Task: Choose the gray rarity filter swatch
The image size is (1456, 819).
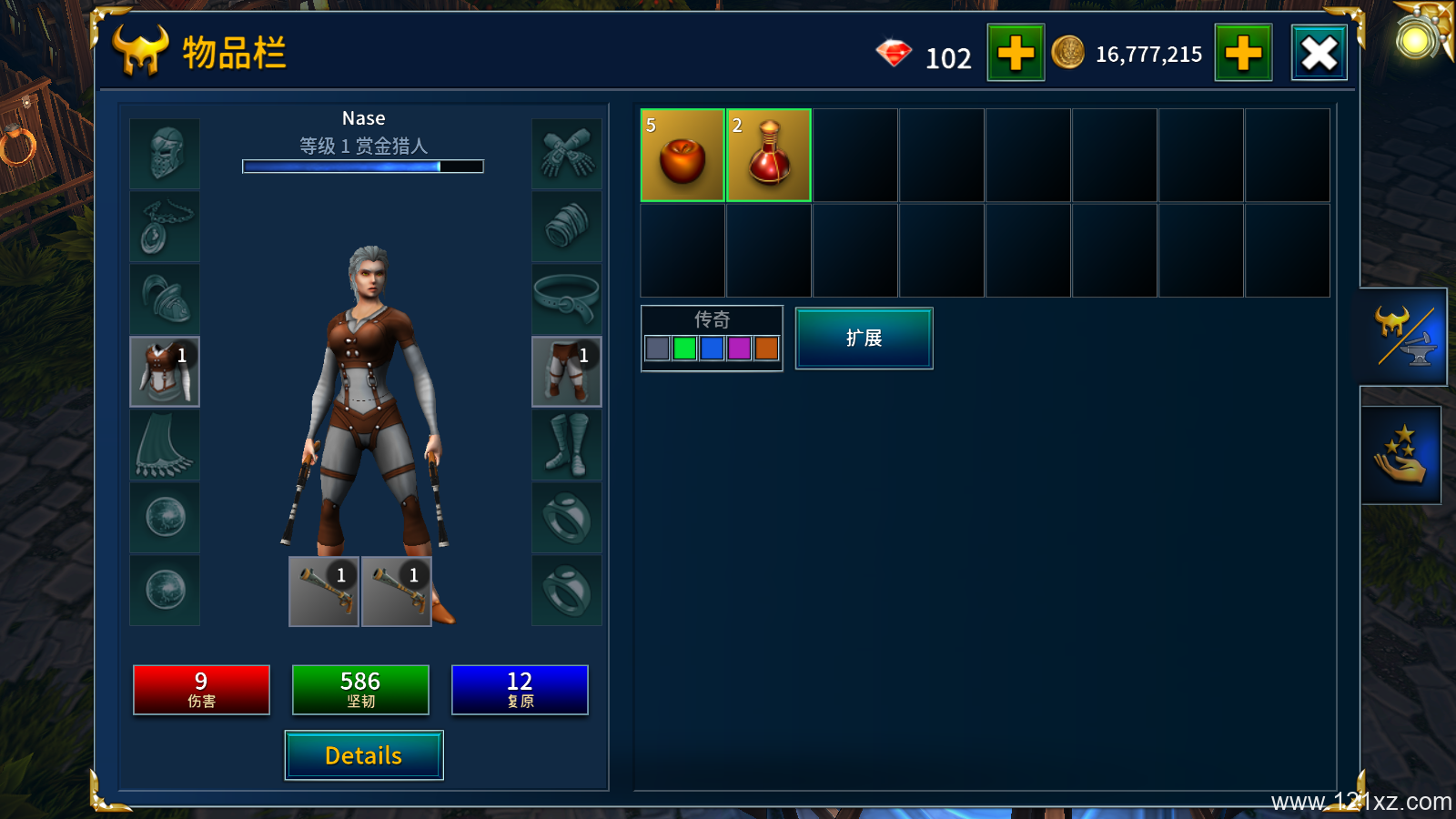Action: pos(657,348)
